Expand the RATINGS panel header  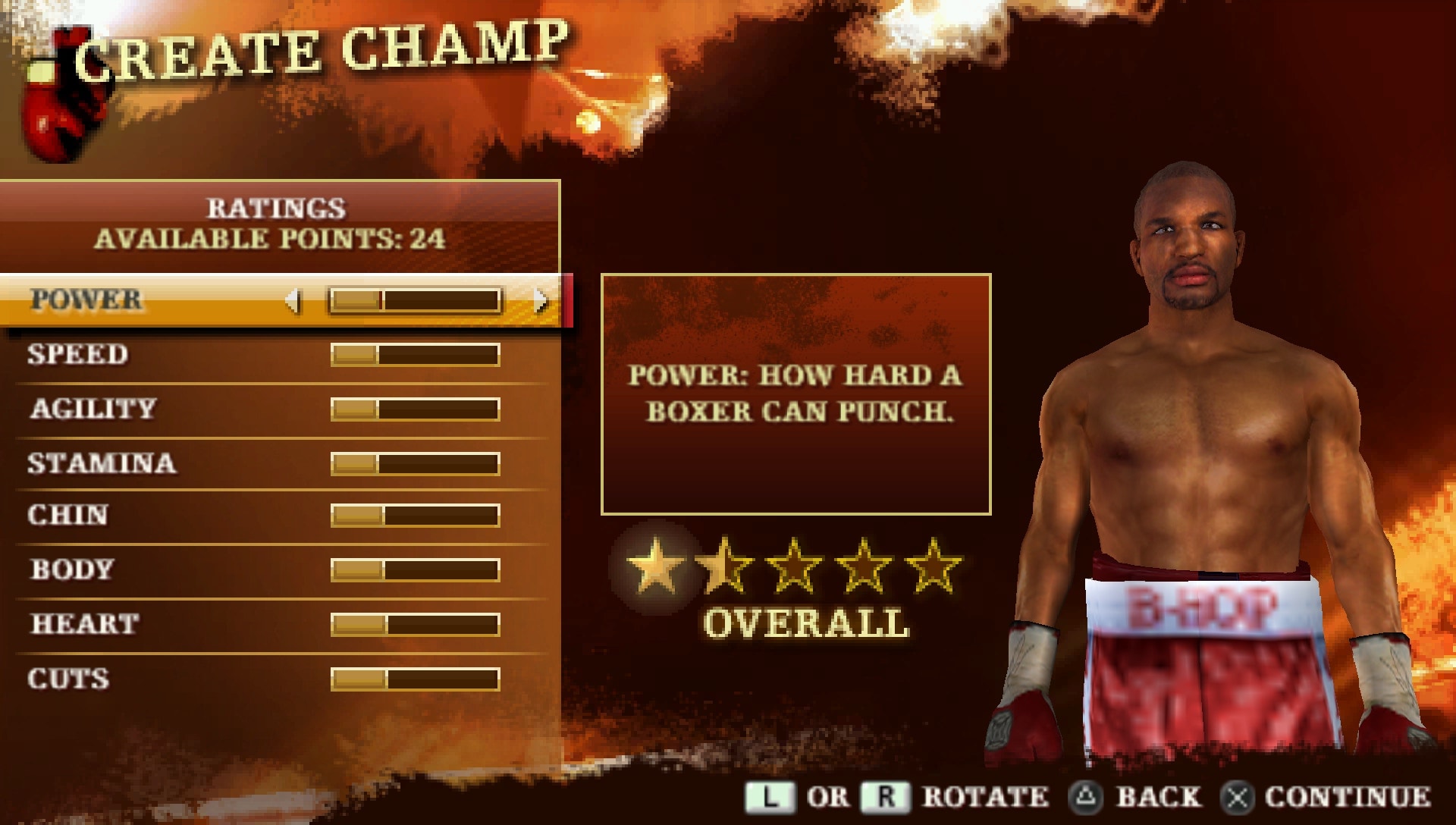coord(278,208)
